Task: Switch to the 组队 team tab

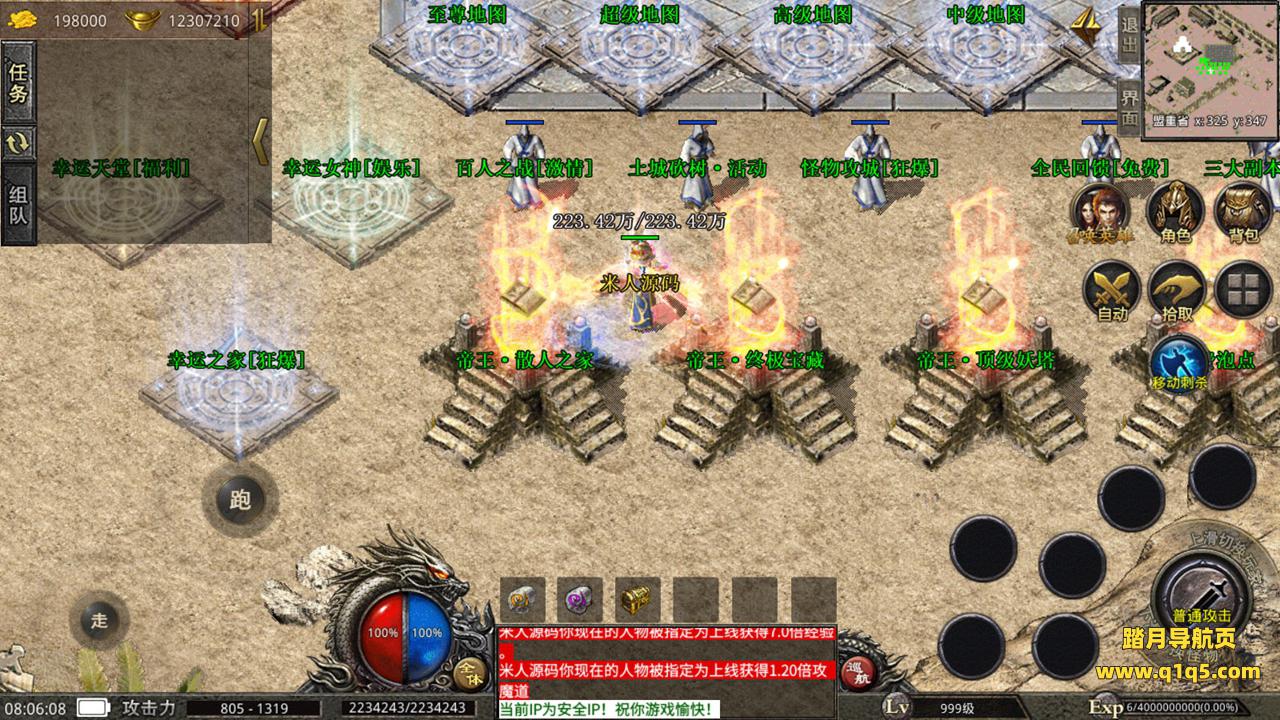Action: click(18, 206)
